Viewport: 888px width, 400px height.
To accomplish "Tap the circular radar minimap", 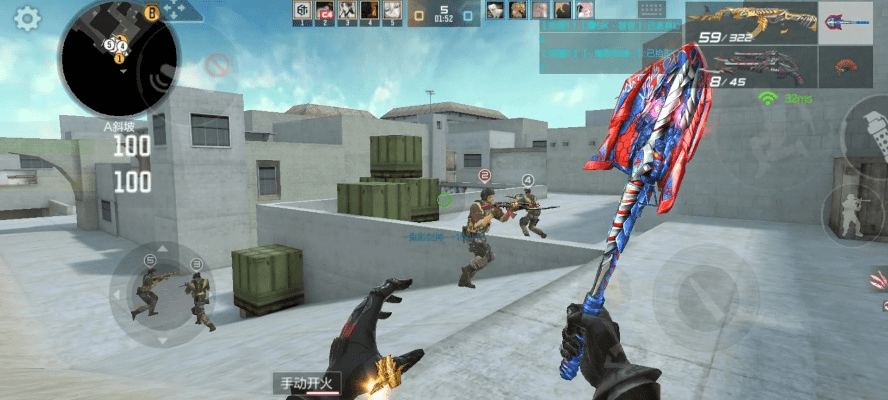I will pyautogui.click(x=118, y=56).
